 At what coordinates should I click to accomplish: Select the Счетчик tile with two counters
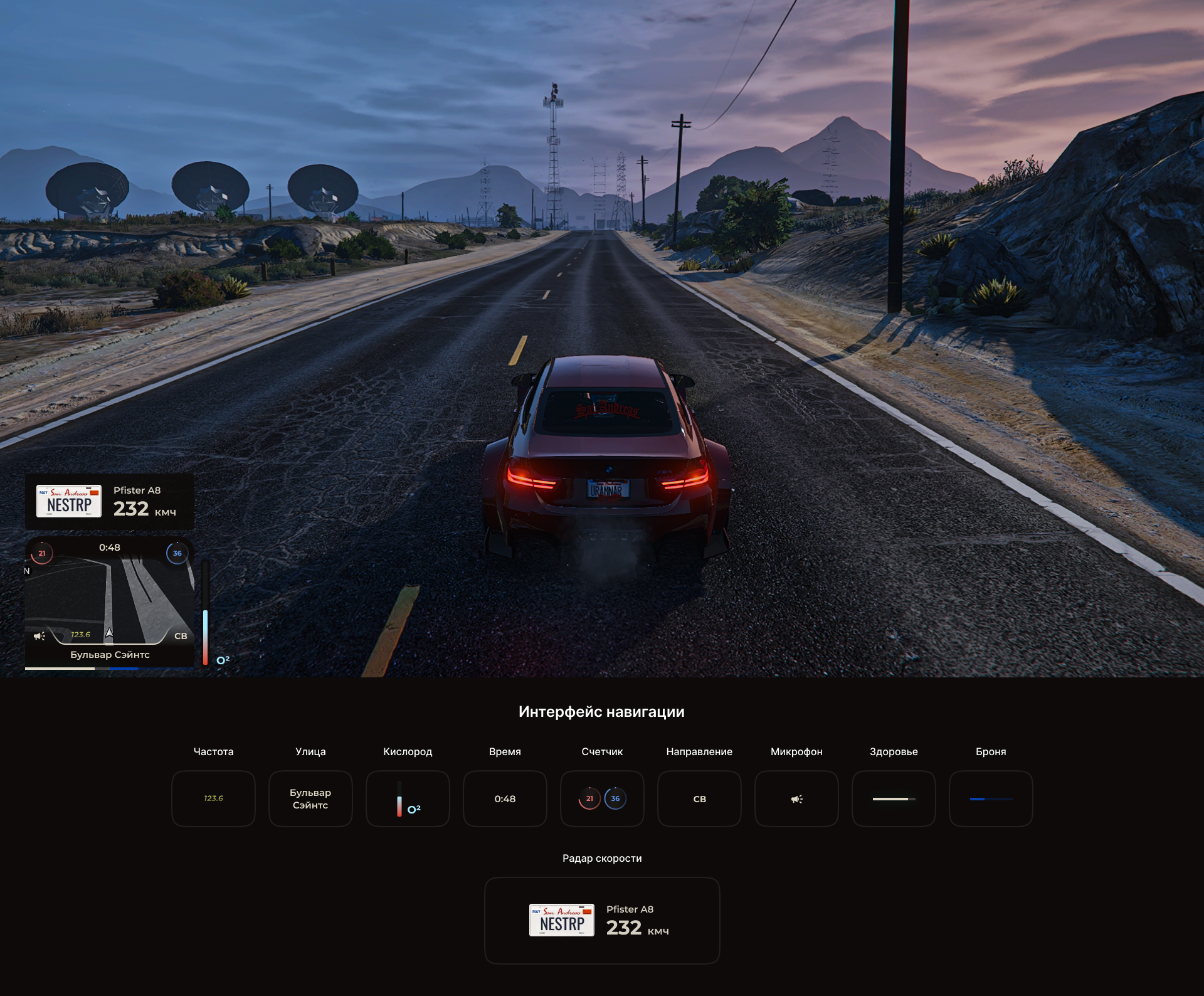click(x=602, y=798)
